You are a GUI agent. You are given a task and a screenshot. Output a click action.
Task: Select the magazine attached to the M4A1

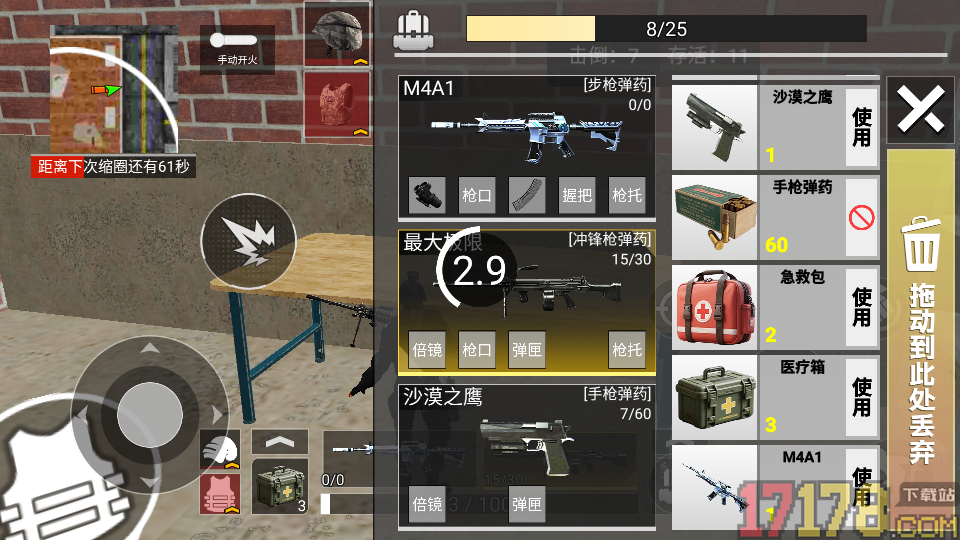(527, 195)
